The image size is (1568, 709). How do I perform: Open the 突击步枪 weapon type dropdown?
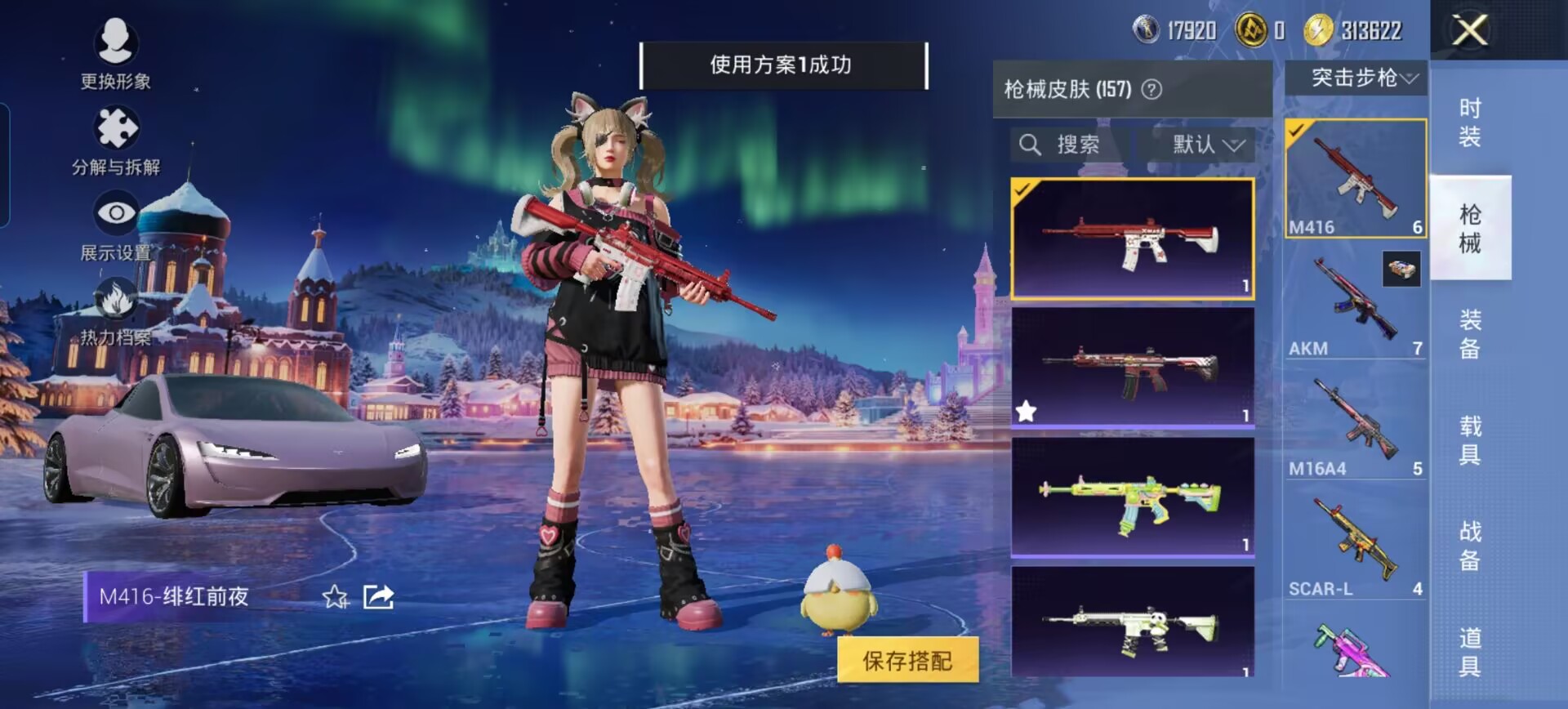pos(1356,78)
